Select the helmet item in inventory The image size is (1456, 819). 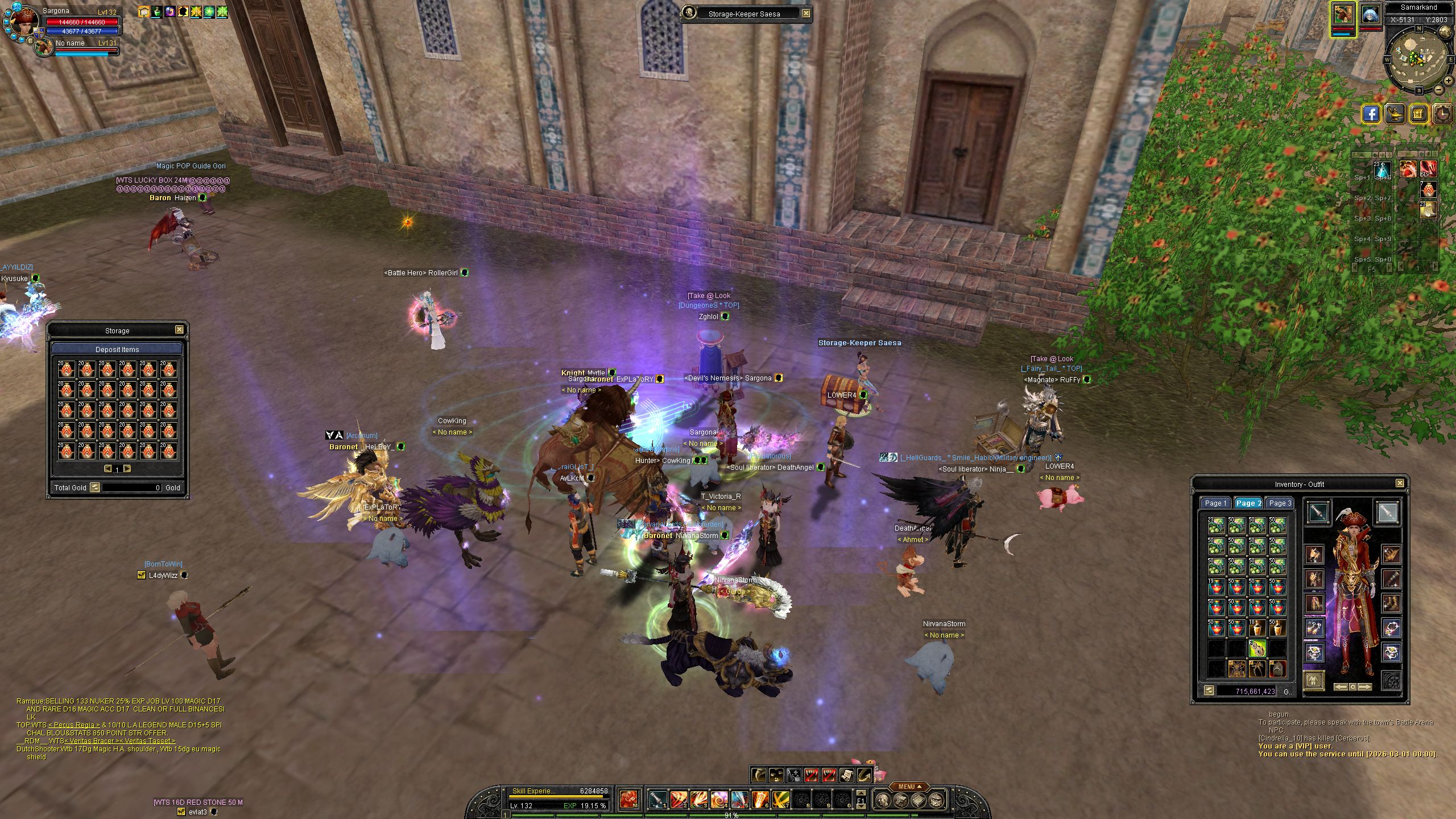click(x=1277, y=669)
